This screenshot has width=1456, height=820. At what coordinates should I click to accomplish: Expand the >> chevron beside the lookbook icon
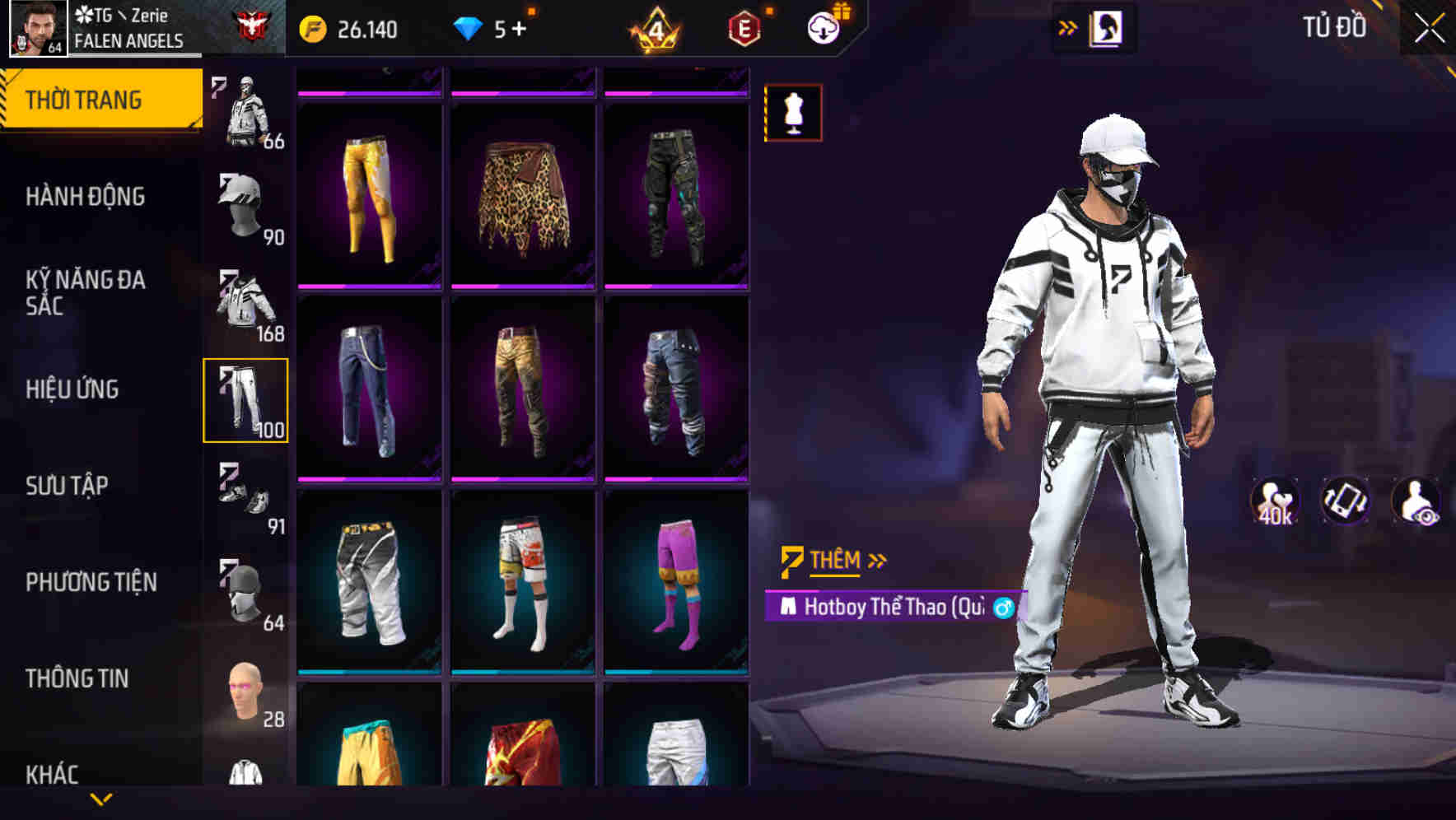coord(1068,26)
